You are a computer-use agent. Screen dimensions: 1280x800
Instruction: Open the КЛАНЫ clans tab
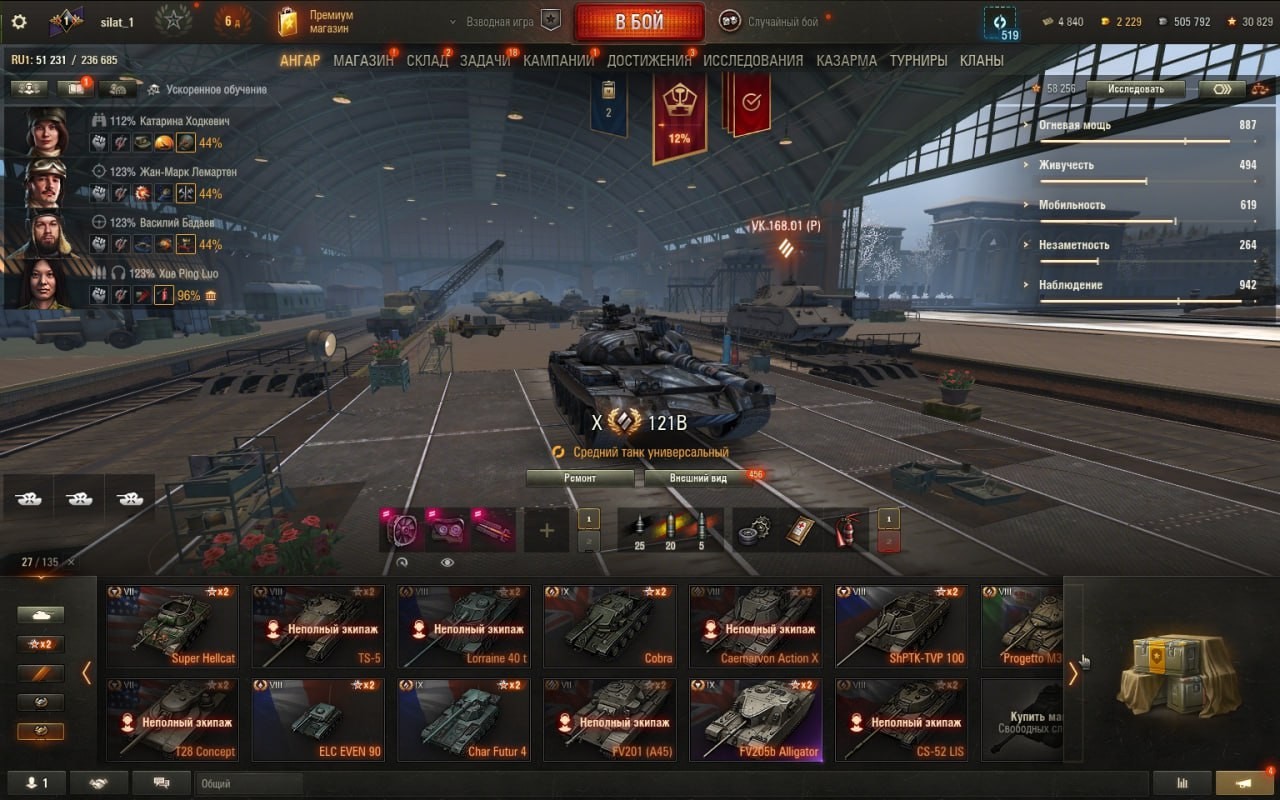tap(981, 61)
